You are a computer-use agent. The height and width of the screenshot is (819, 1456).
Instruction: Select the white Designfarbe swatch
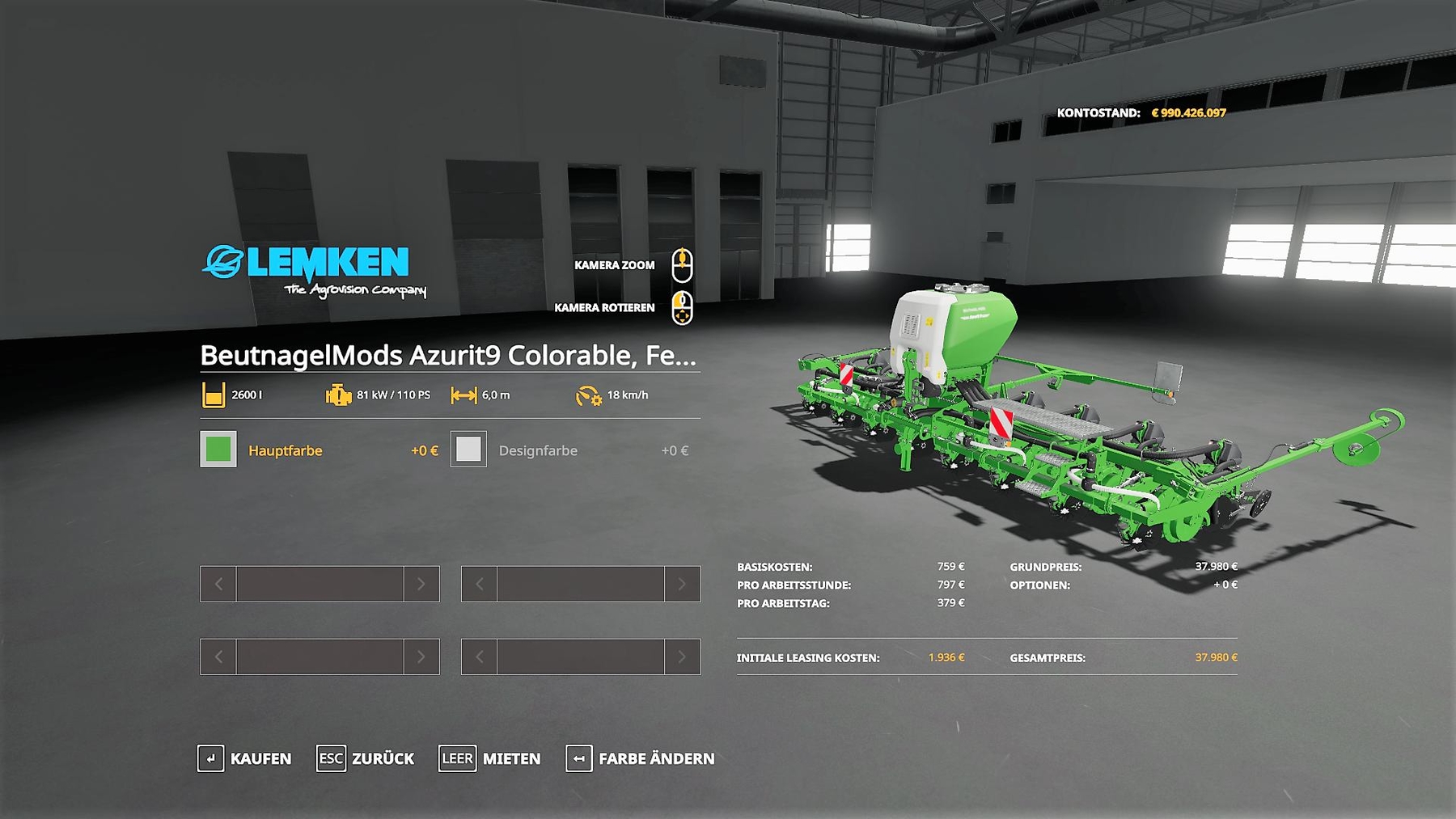[x=468, y=450]
